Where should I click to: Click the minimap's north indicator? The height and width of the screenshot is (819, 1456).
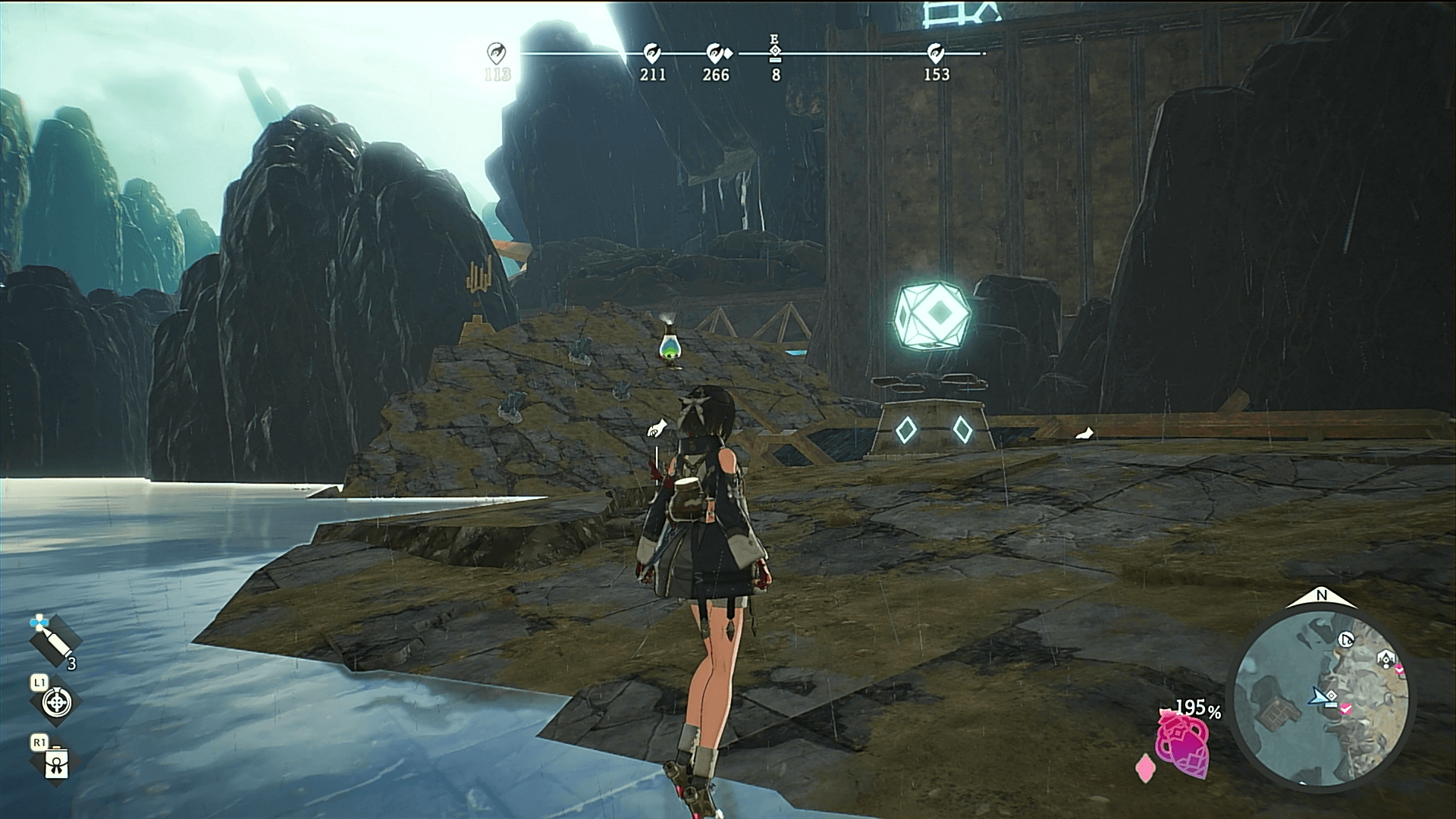(x=1322, y=597)
